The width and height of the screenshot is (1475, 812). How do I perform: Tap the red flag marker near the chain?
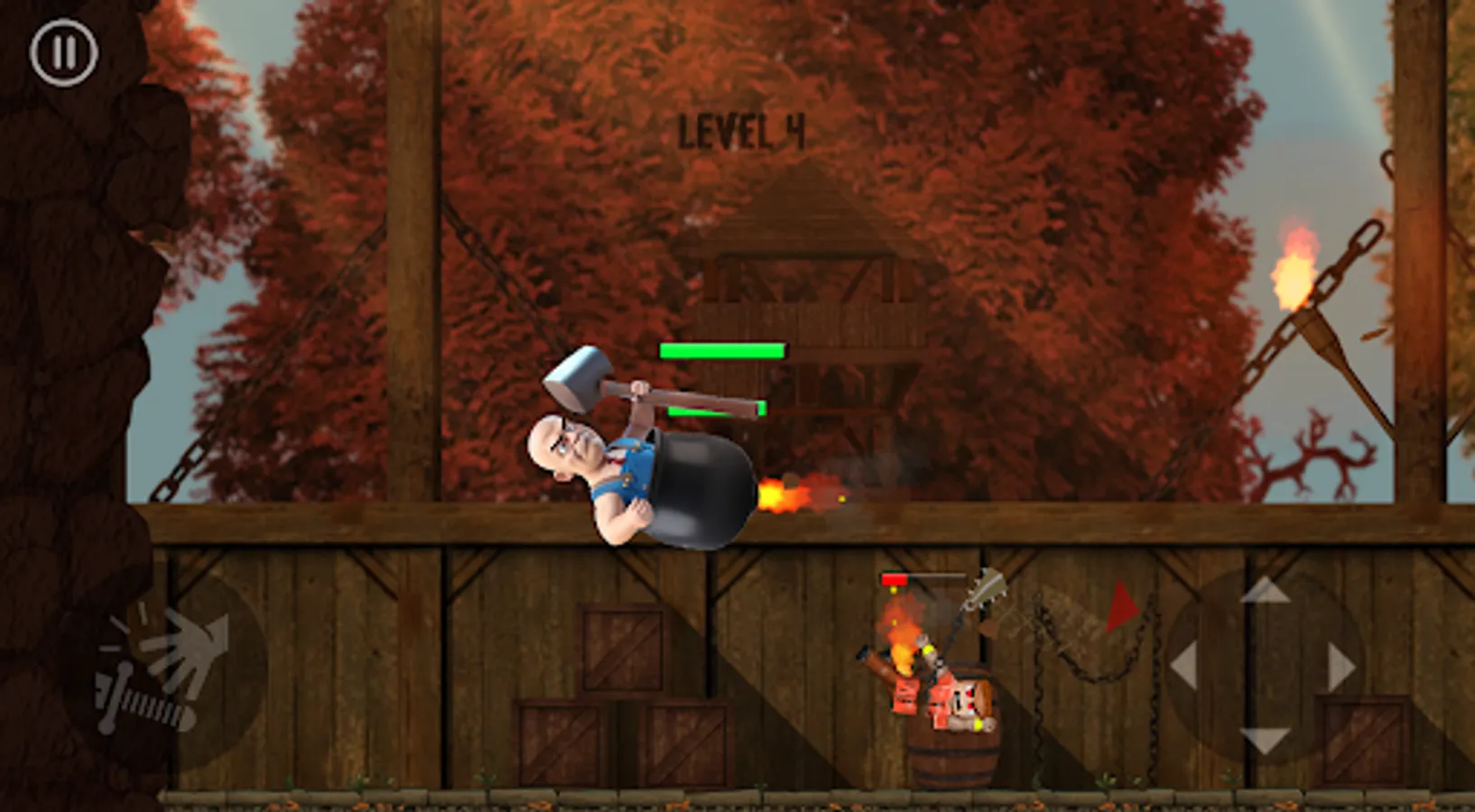pos(1122,603)
